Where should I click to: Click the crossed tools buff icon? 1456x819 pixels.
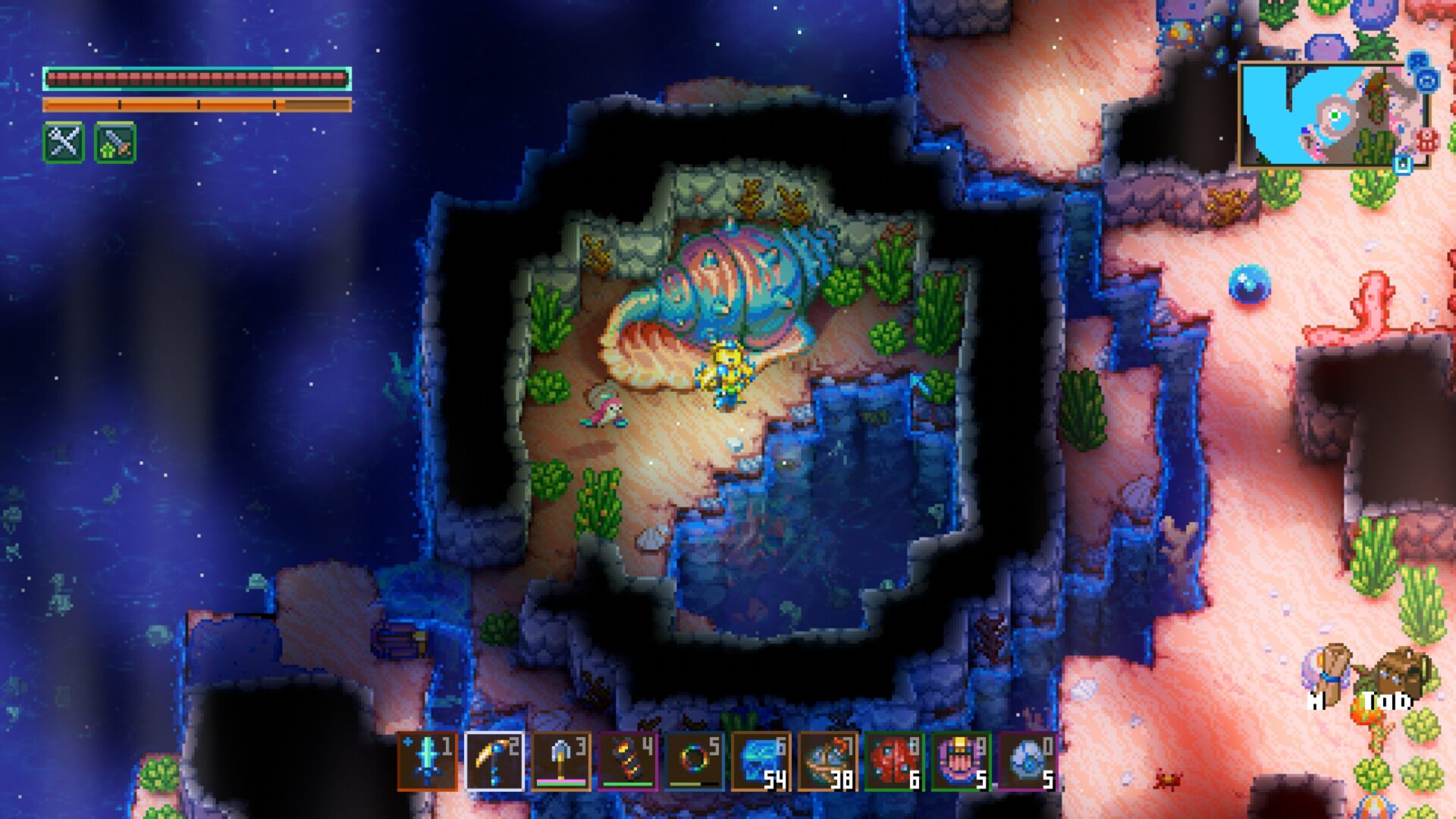pos(64,142)
